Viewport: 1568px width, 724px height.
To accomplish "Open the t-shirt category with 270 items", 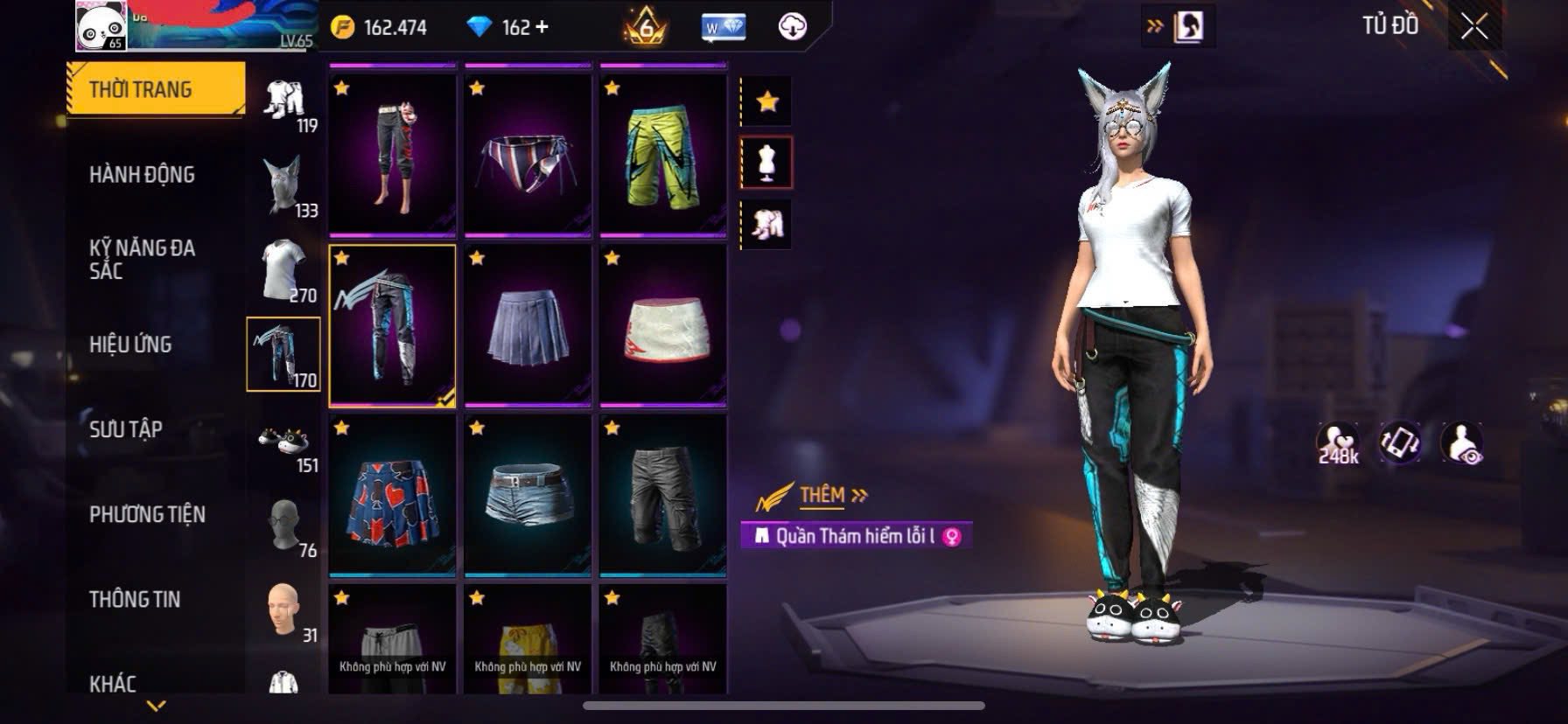I will coord(283,269).
